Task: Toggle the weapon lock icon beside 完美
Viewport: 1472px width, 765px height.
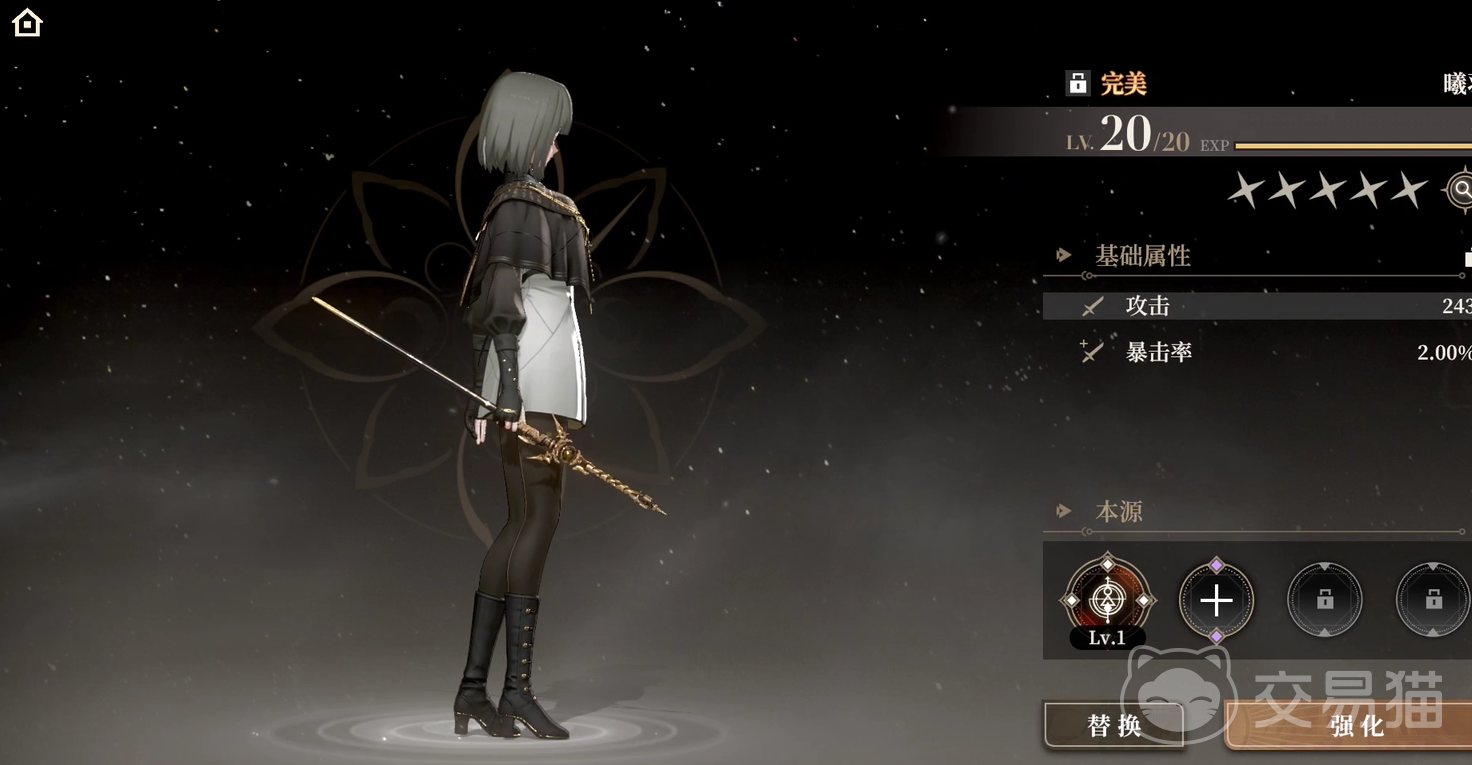Action: 1077,83
